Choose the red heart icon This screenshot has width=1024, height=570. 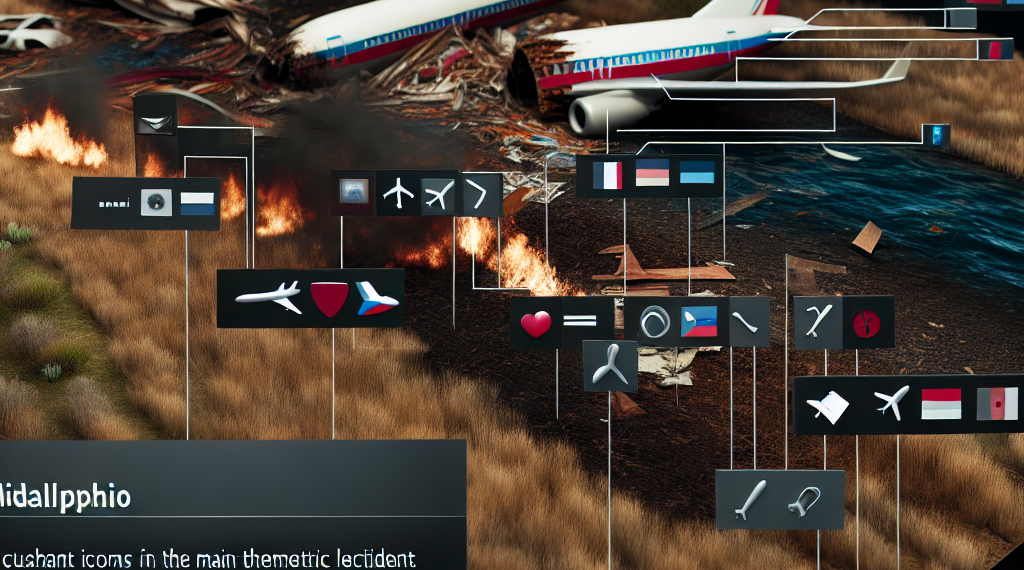538,324
